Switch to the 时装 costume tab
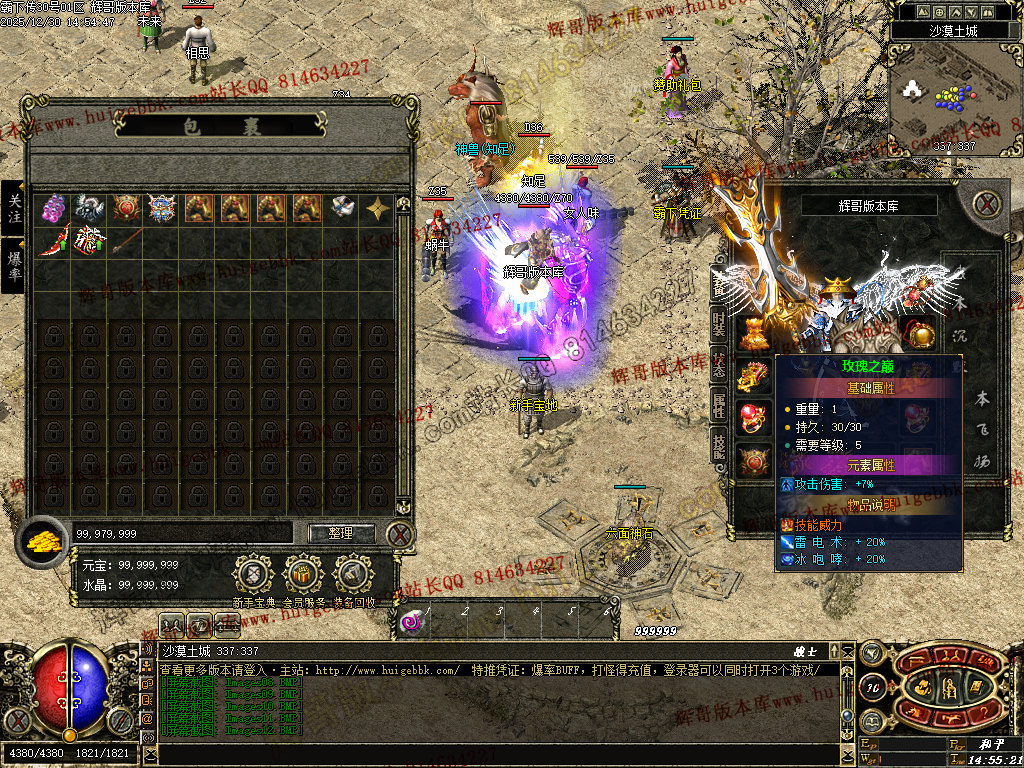Viewport: 1024px width, 768px height. [x=719, y=325]
